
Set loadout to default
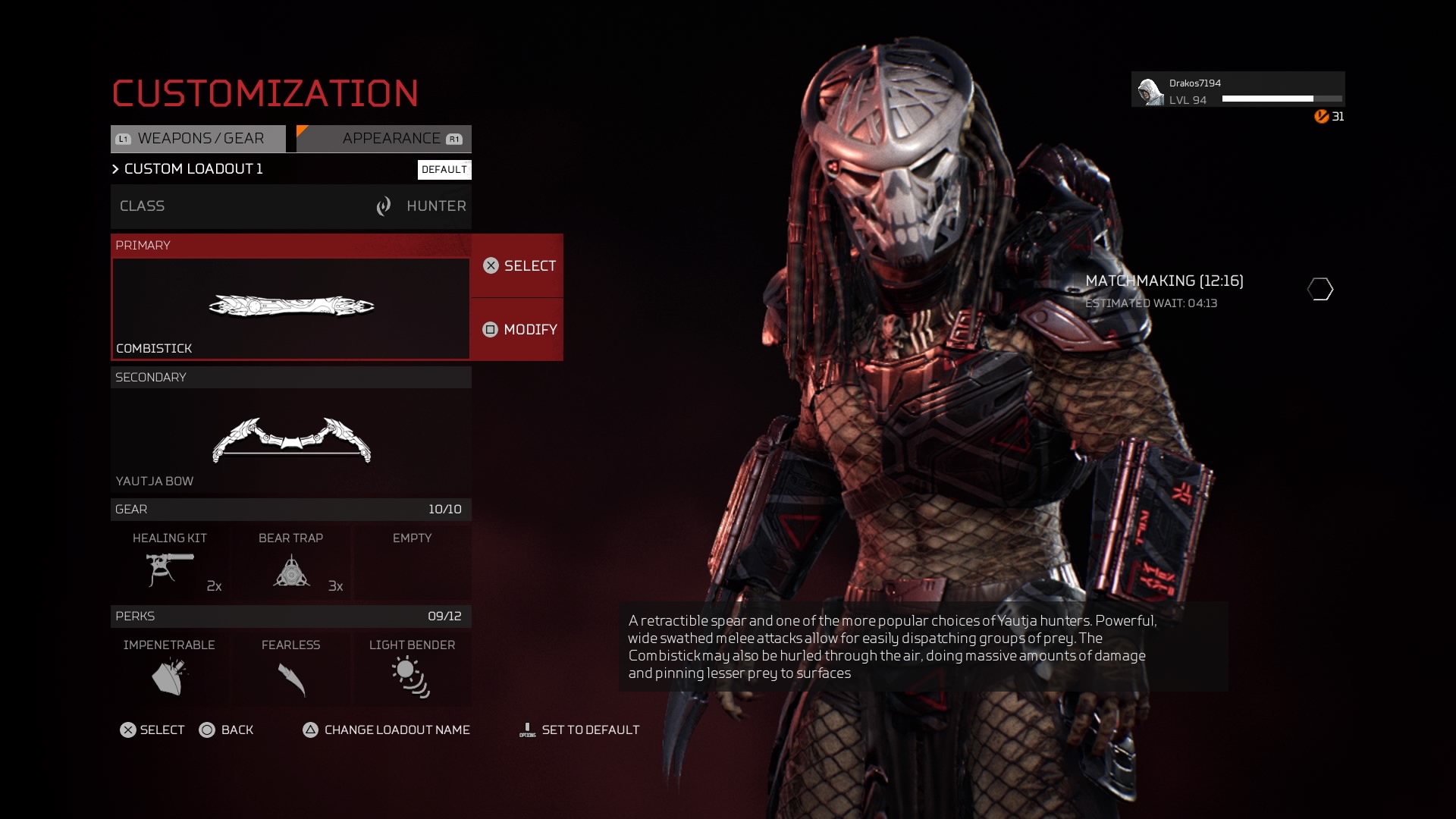click(579, 730)
